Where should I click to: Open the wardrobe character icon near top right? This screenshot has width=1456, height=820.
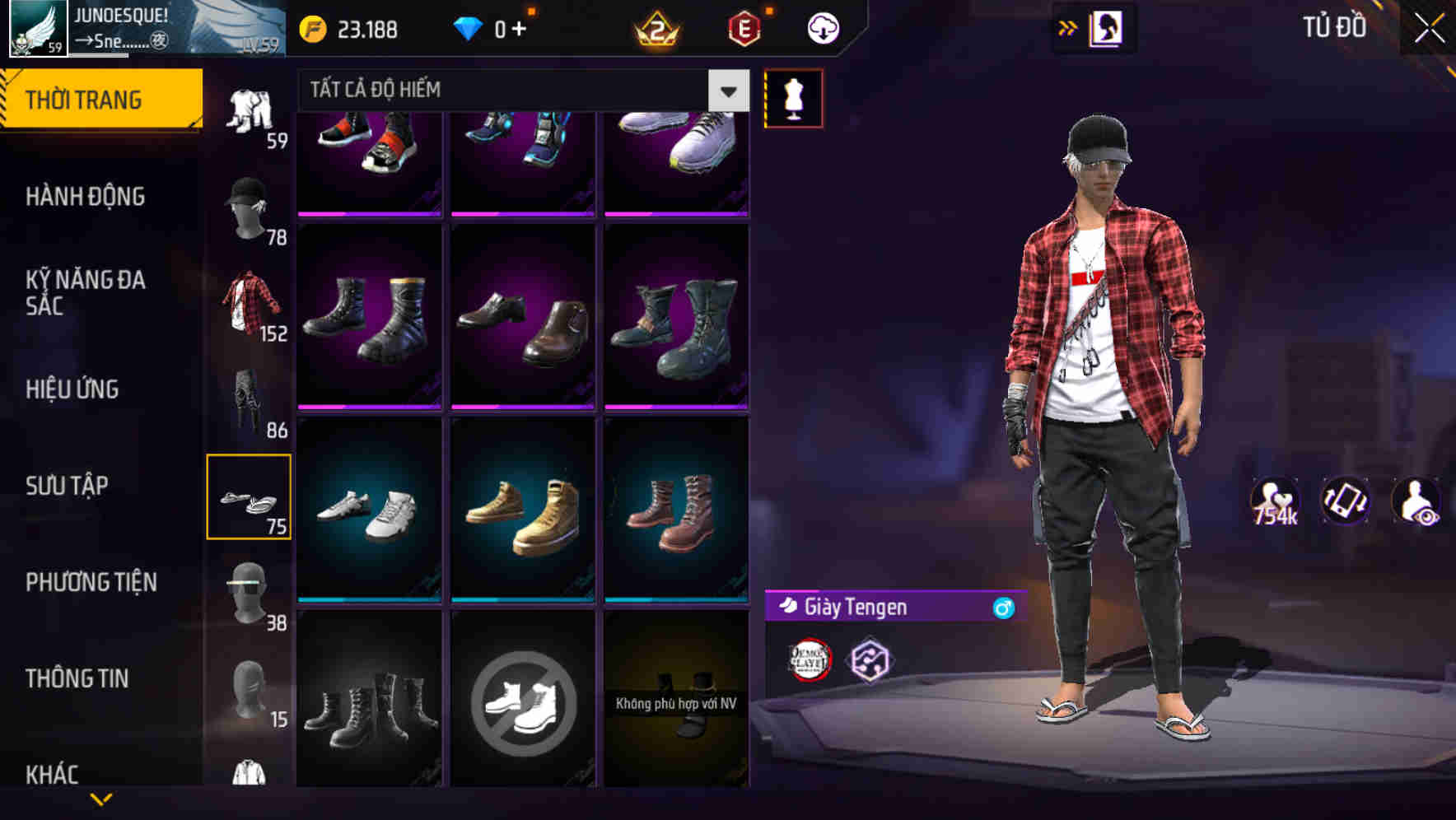(1105, 26)
